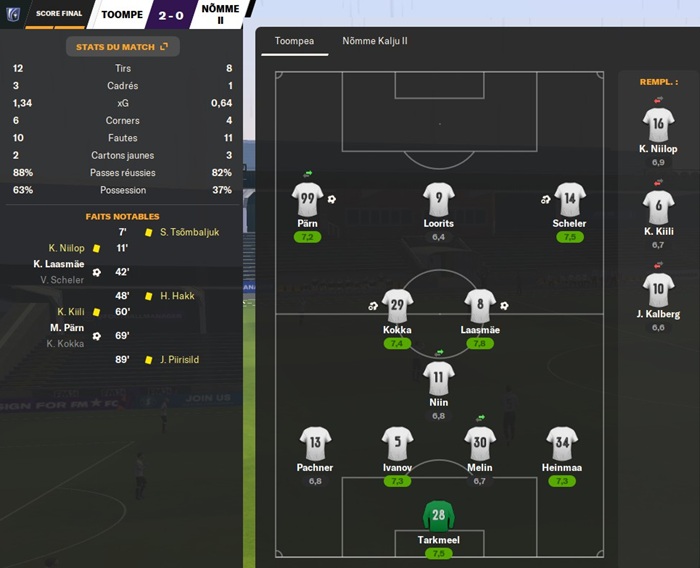The height and width of the screenshot is (568, 700).
Task: Select substitute K. Niilop's number 16 shirt
Action: (x=658, y=124)
